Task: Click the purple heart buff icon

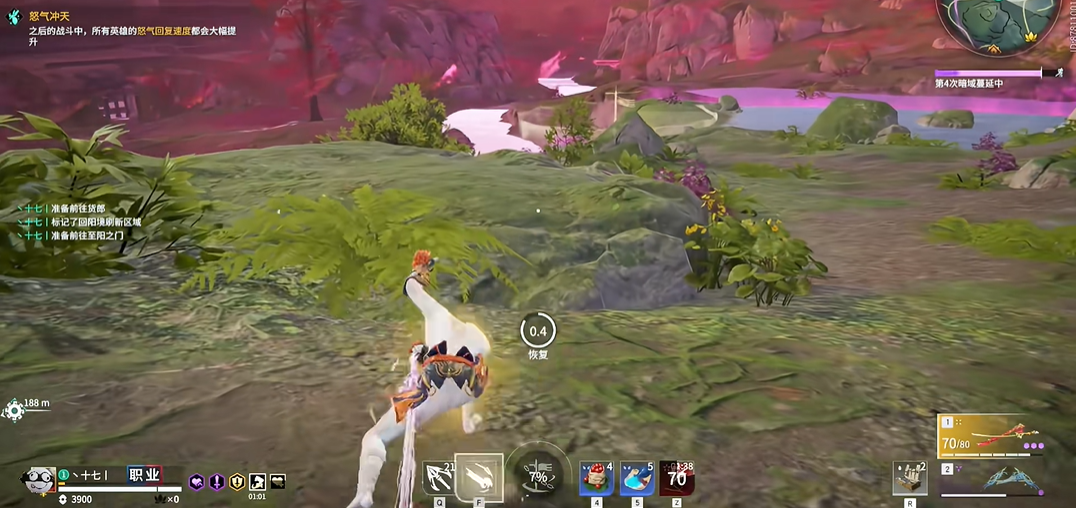Action: pos(197,482)
